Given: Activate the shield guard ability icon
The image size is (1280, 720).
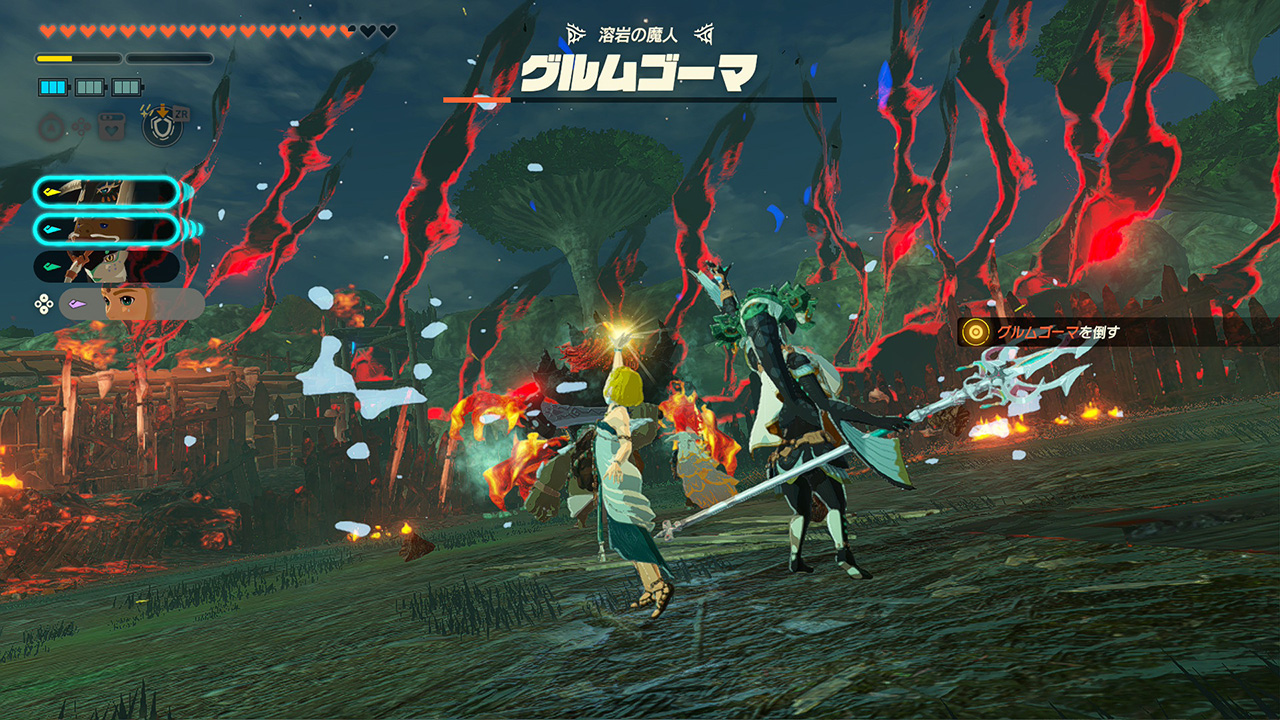Looking at the screenshot, I should [161, 127].
